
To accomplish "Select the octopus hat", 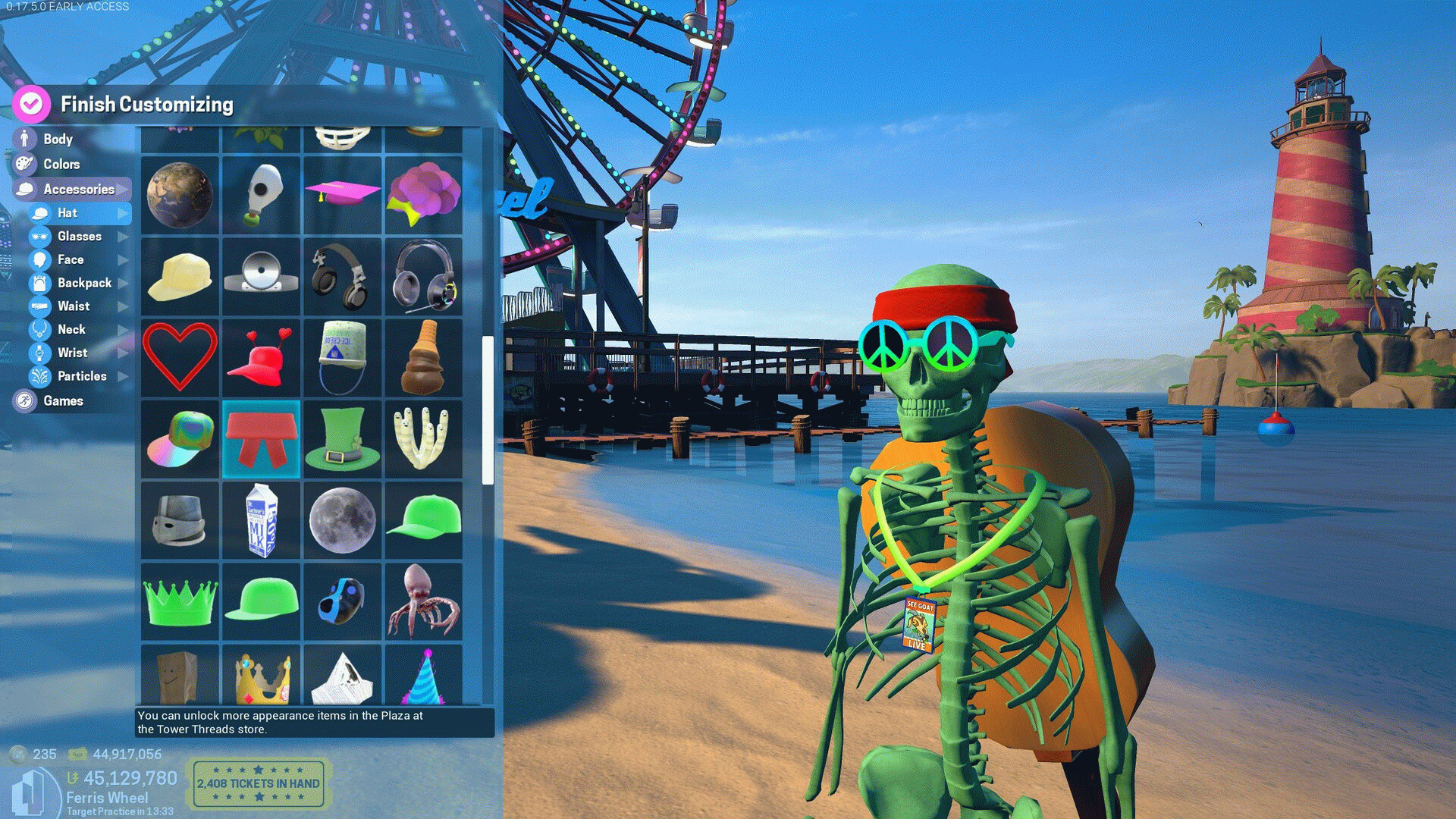I will 423,602.
